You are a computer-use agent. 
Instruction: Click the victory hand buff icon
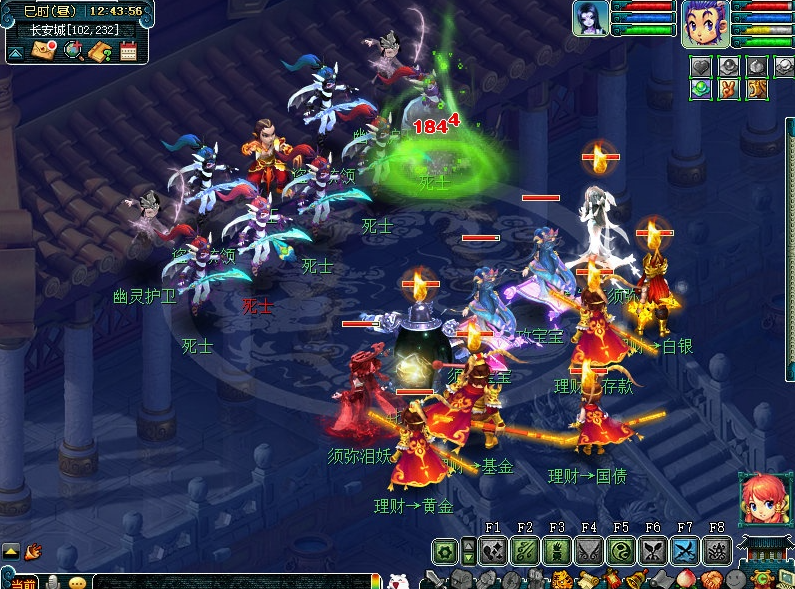(729, 89)
